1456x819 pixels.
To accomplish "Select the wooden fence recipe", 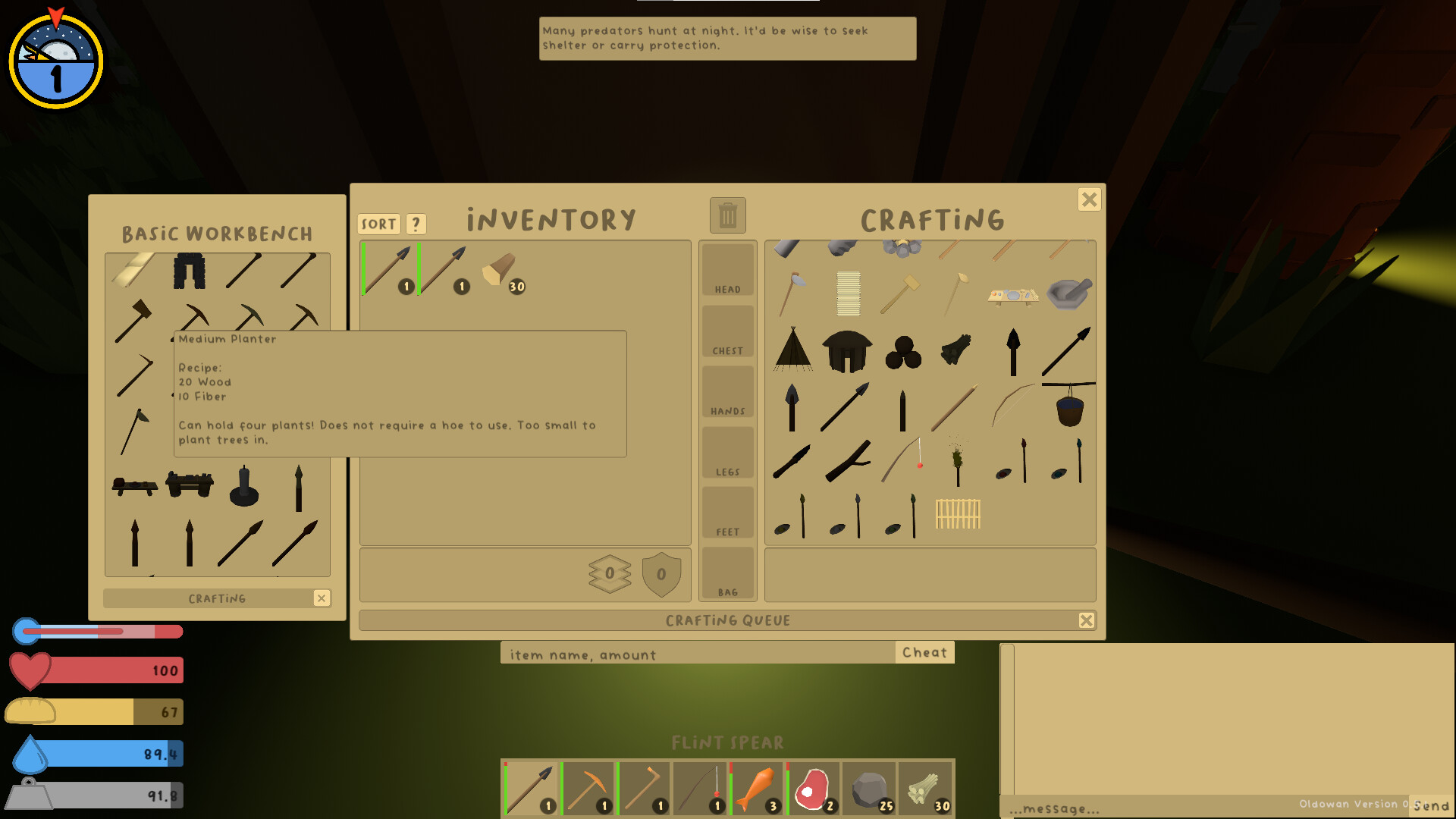I will [x=957, y=516].
